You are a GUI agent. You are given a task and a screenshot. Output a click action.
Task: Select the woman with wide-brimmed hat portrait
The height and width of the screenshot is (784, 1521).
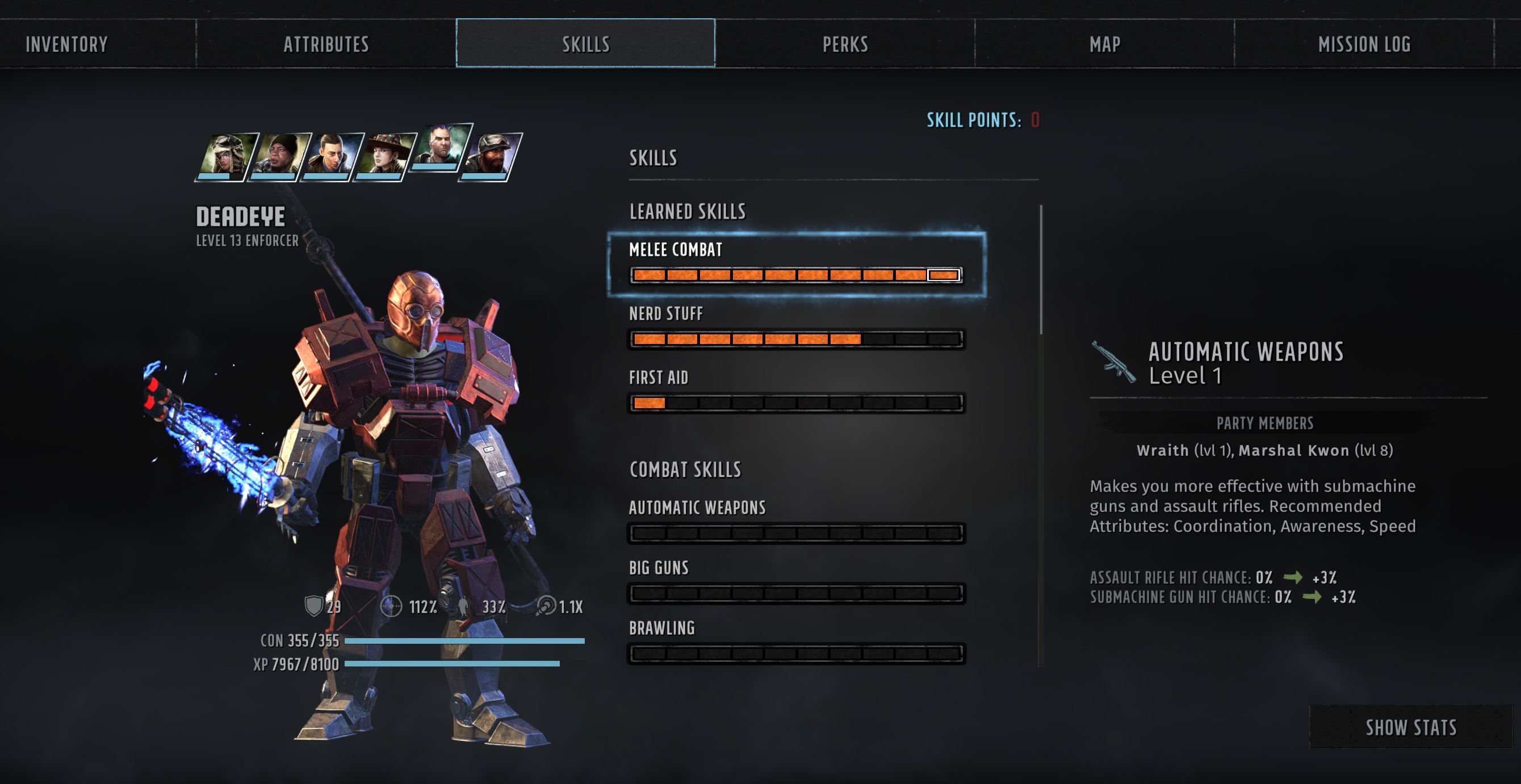(385, 157)
